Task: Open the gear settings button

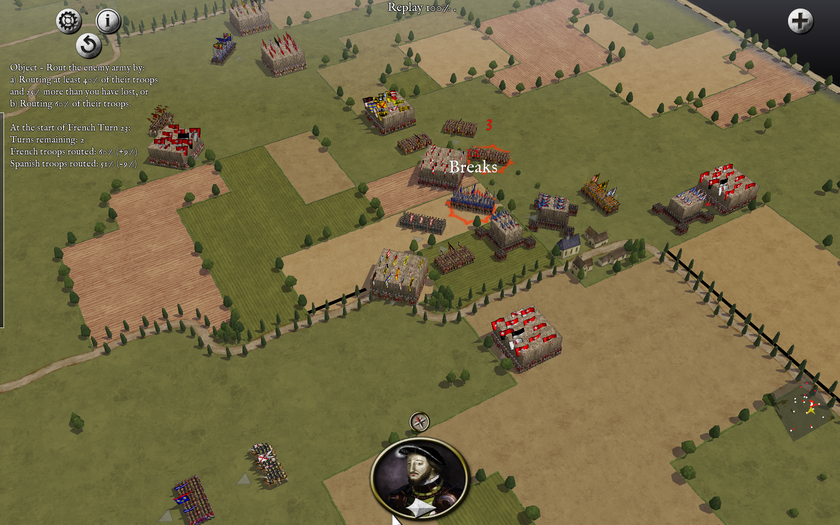Action: pos(68,20)
